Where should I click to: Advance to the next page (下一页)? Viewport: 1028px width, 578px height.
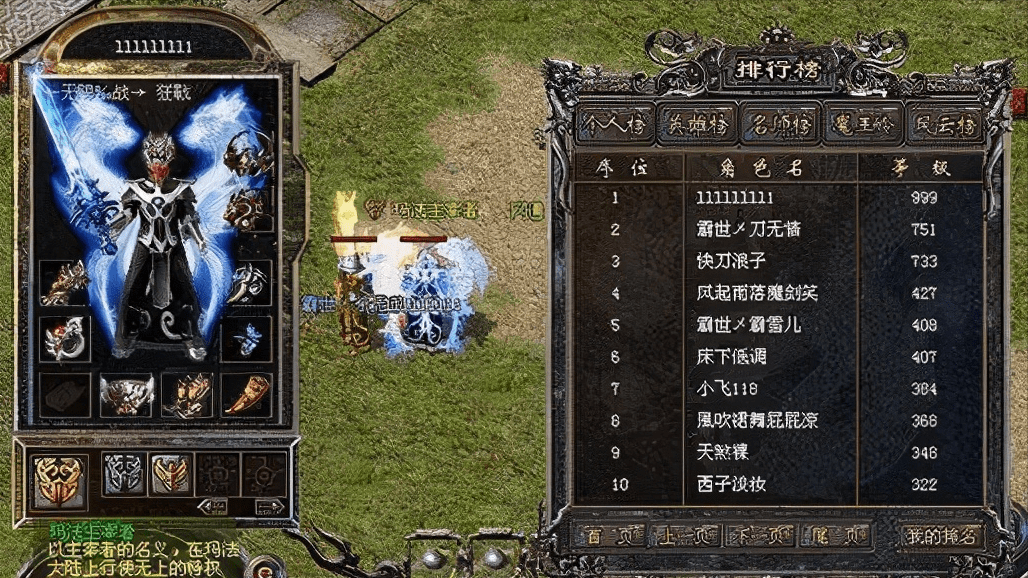point(762,536)
